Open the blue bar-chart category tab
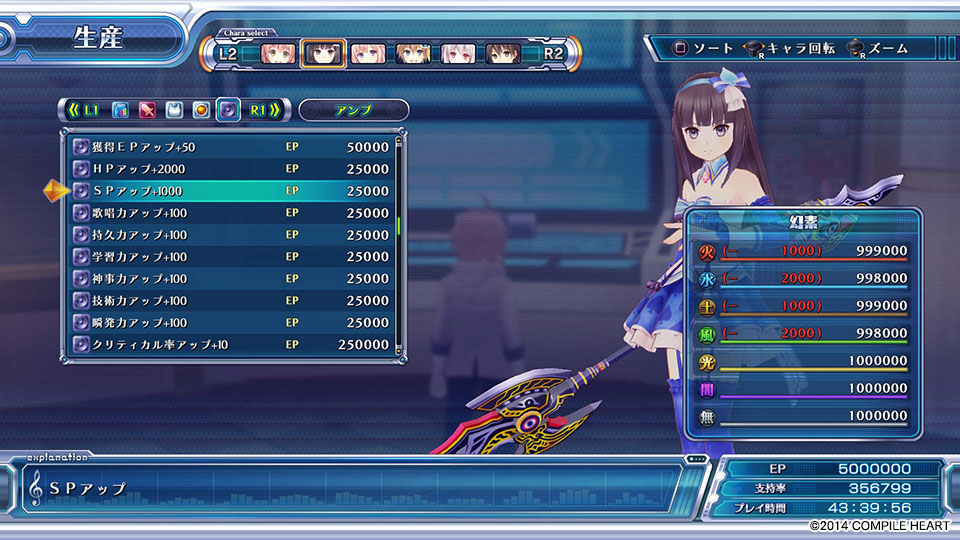The height and width of the screenshot is (540, 960). tap(120, 110)
